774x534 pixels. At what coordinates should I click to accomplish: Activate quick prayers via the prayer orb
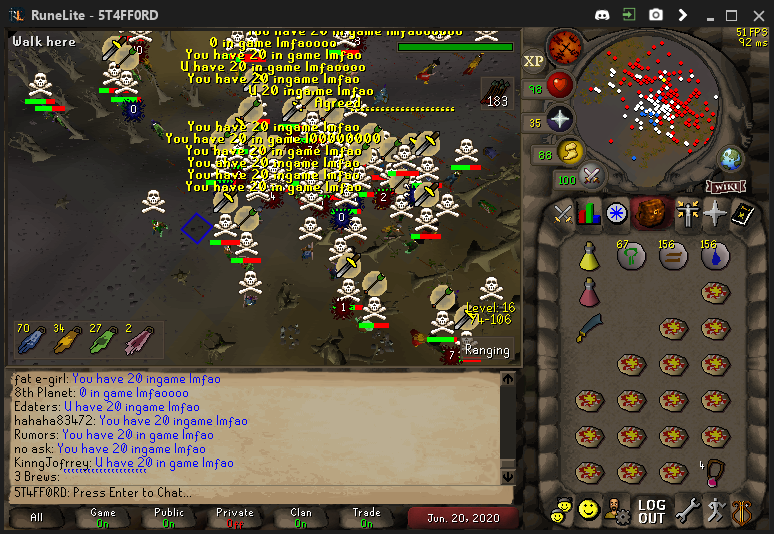pos(560,119)
